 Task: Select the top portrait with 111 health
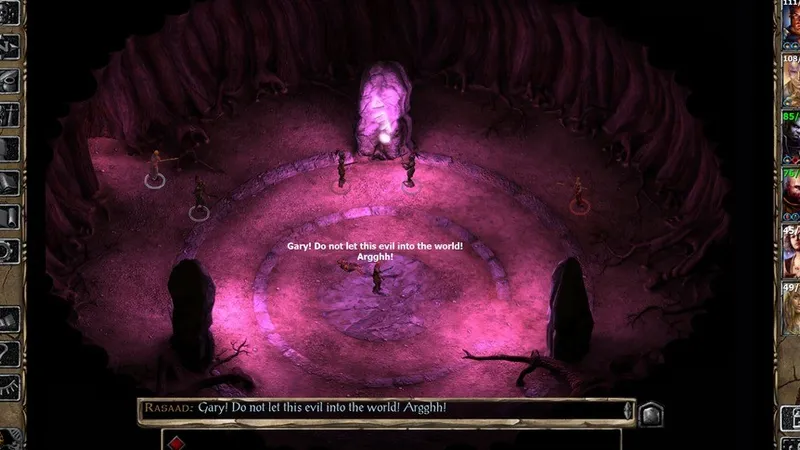(789, 25)
